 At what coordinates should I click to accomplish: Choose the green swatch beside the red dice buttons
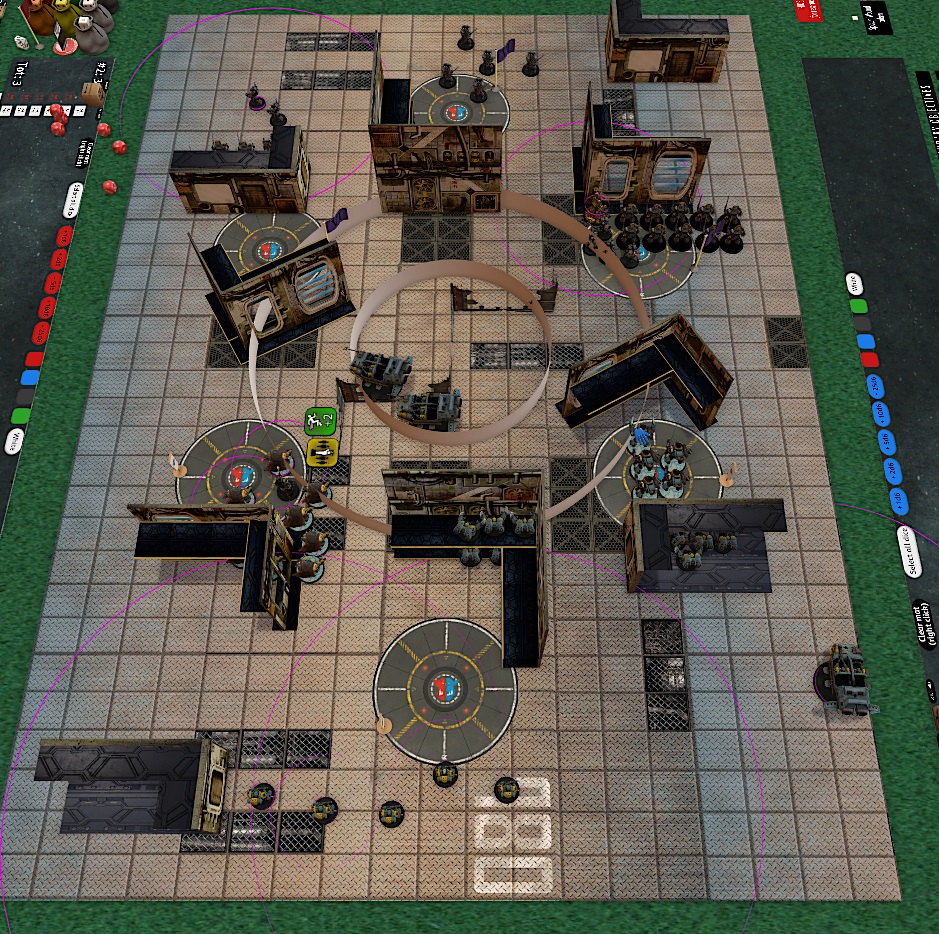coord(21,416)
